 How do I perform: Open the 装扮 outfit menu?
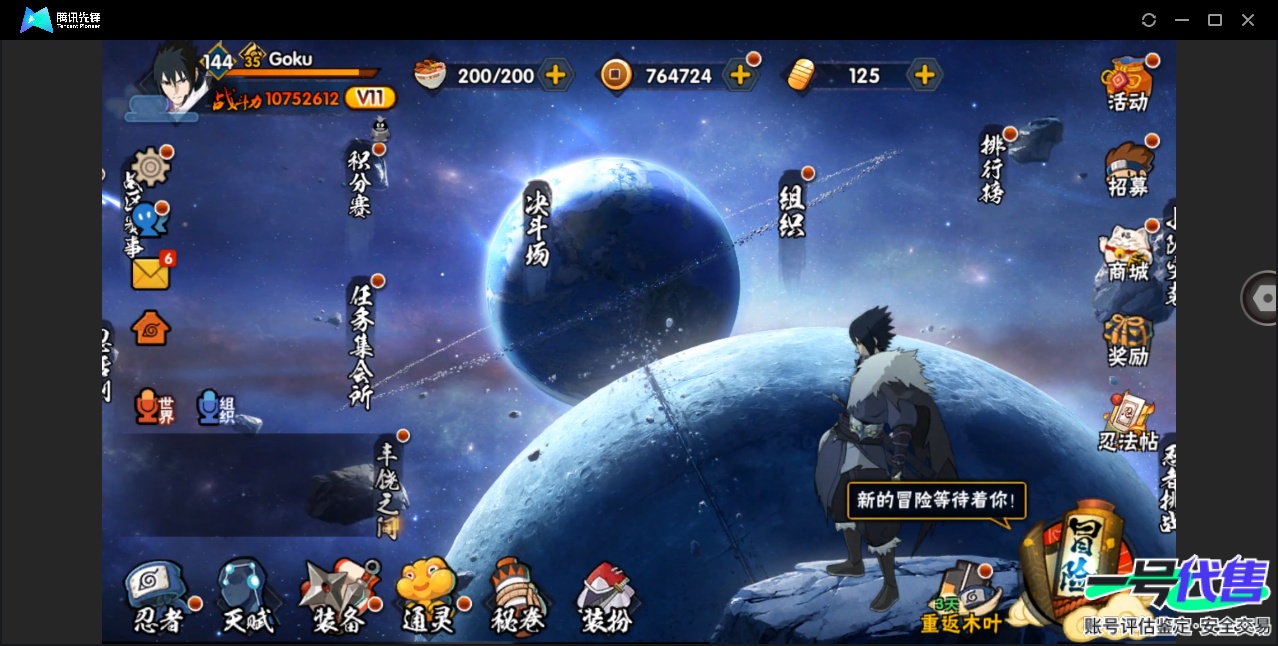[607, 598]
